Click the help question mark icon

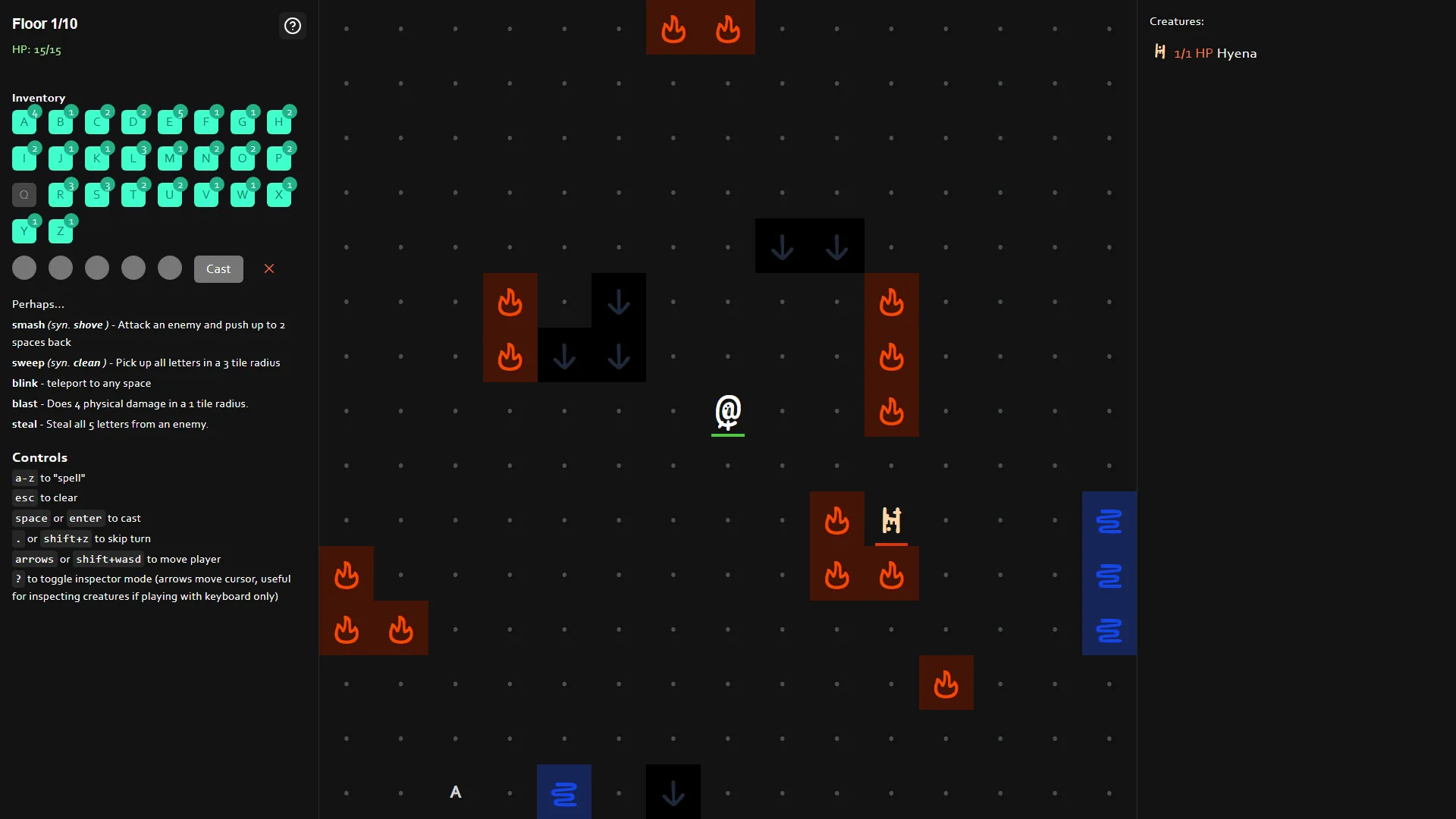tap(293, 26)
